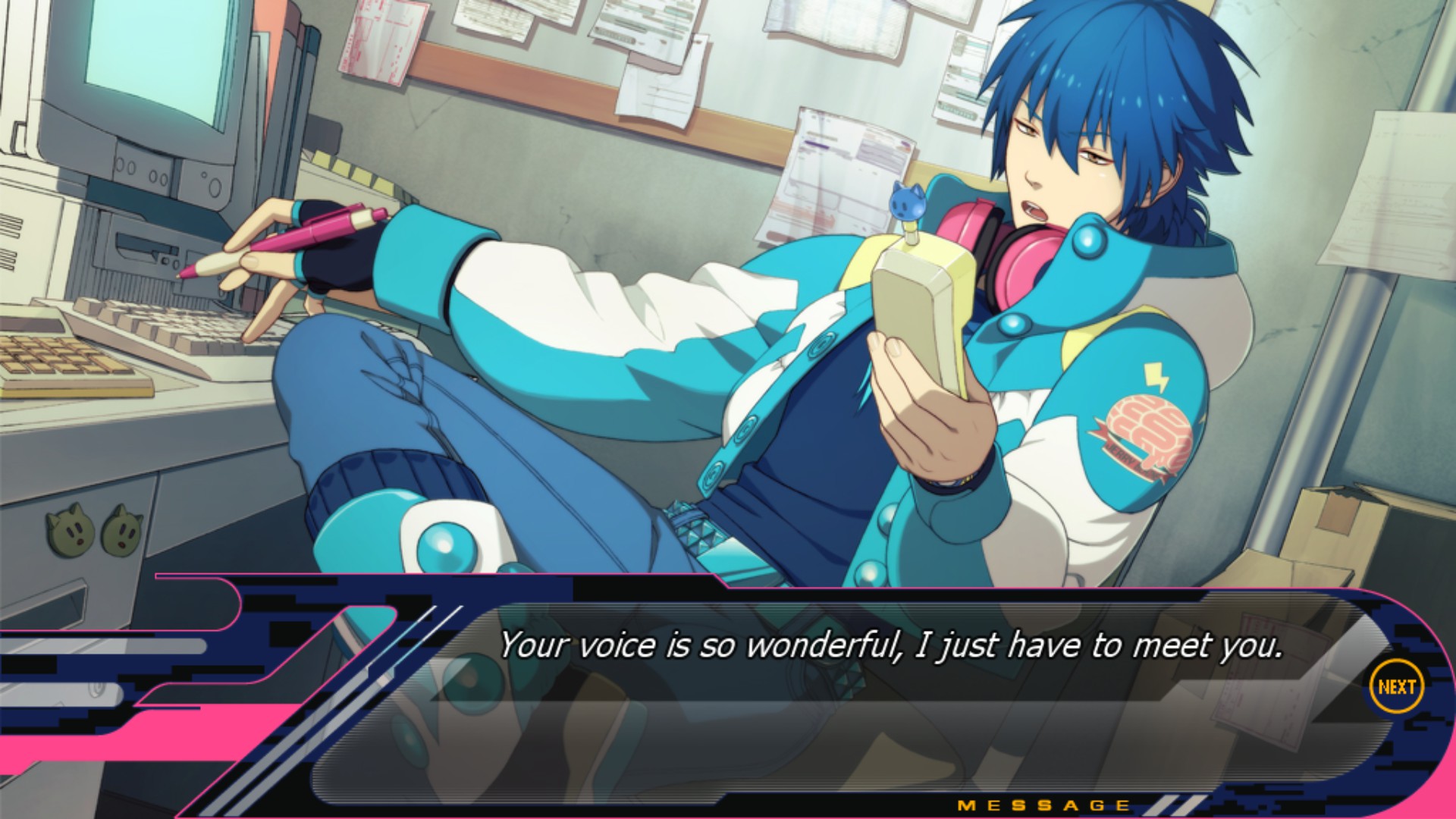Advance dialogue with the NEXT button

1396,687
